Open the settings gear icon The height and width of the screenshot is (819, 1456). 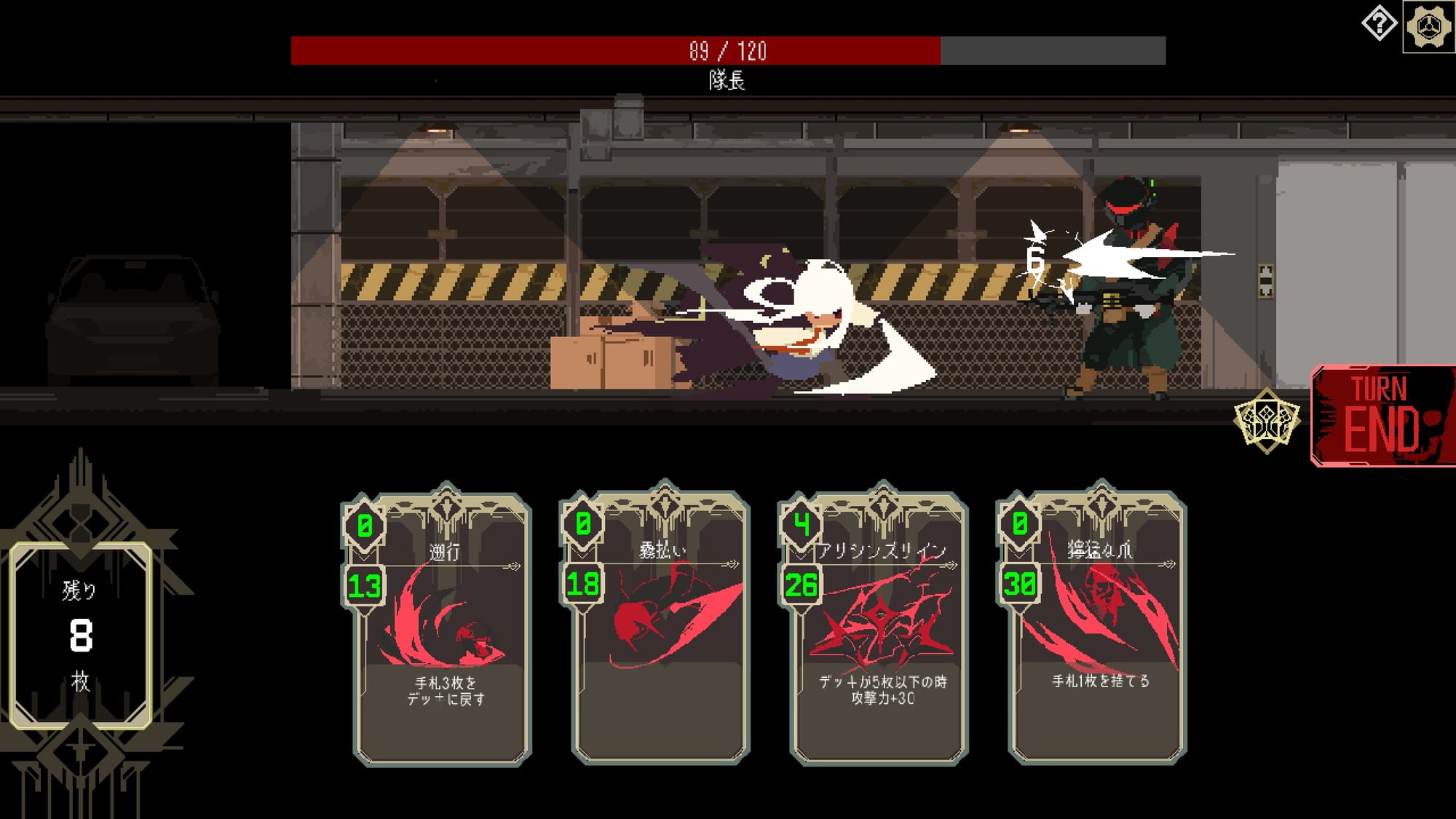[x=1428, y=27]
